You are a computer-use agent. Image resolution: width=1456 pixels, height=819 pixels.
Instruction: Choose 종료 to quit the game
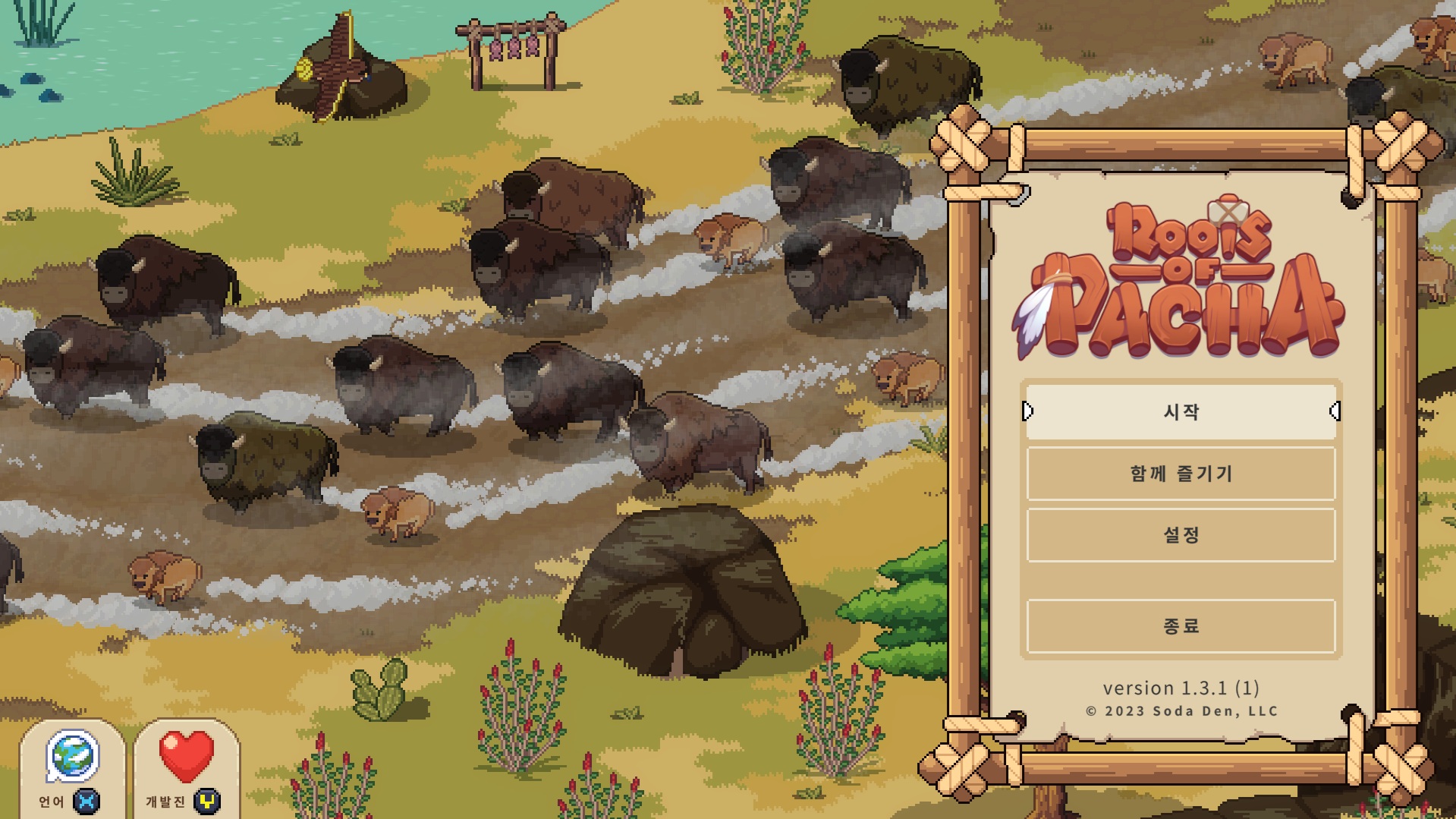point(1181,626)
